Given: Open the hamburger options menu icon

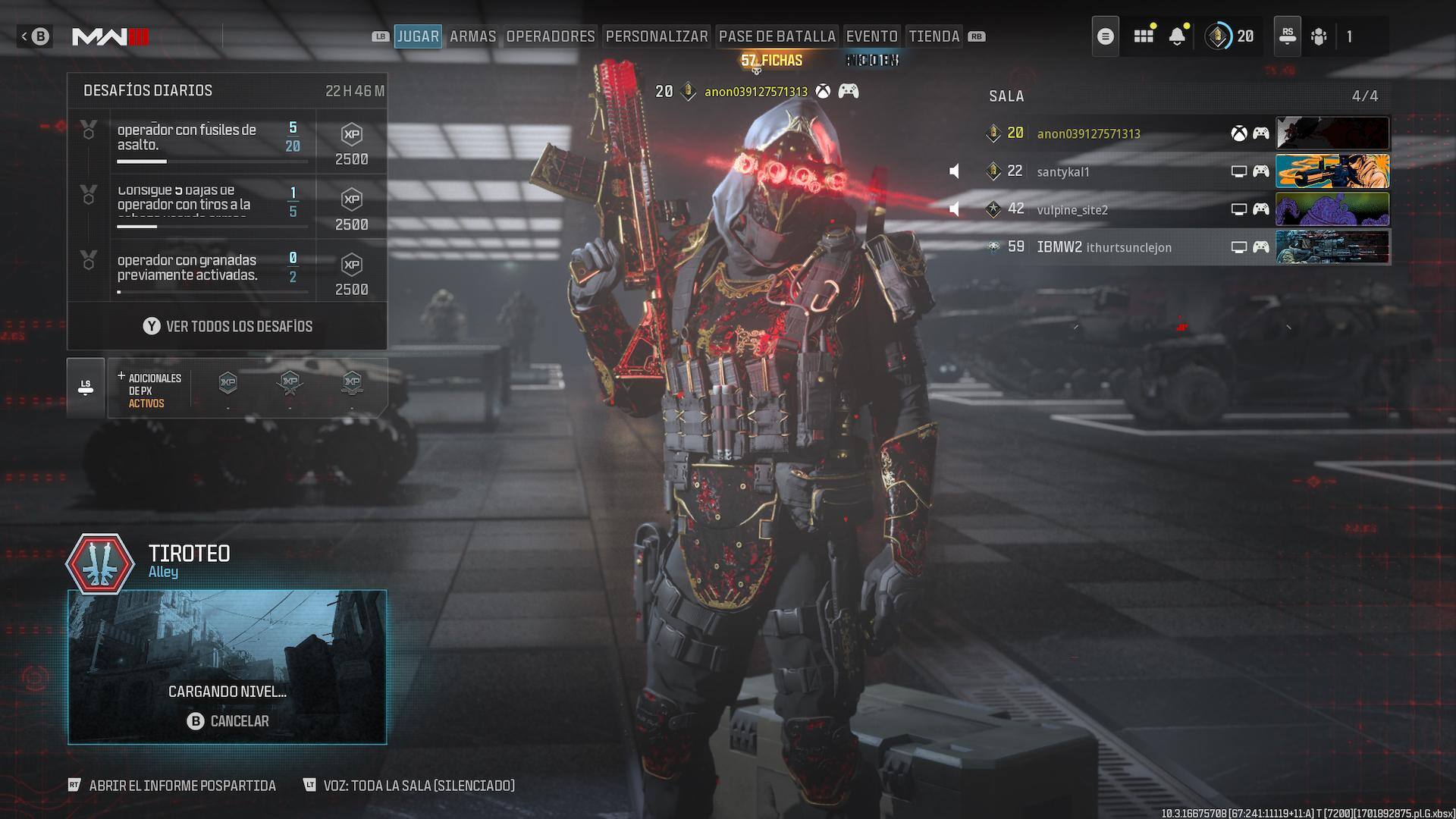Looking at the screenshot, I should click(x=1106, y=36).
